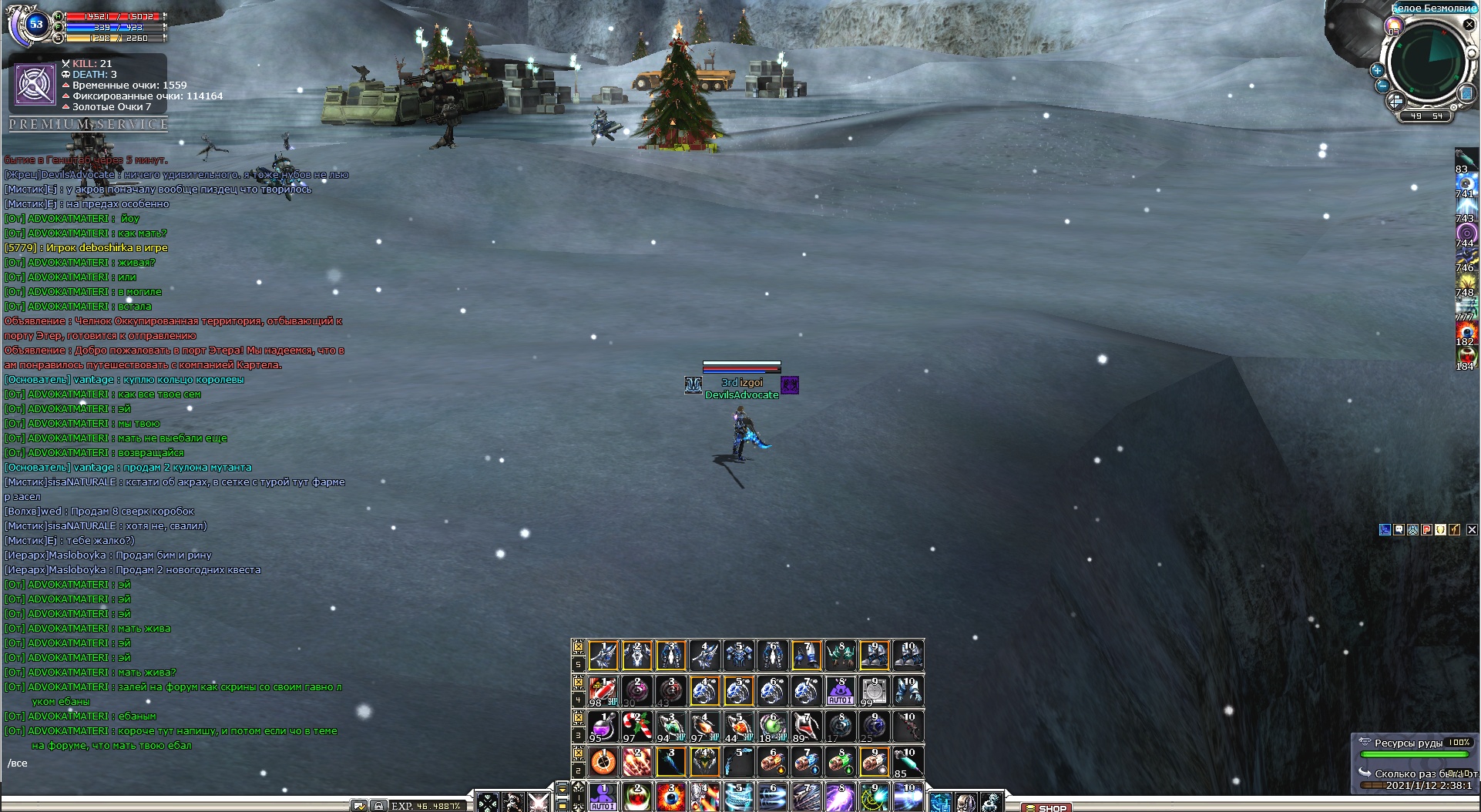Close the minimap with its X button
The height and width of the screenshot is (812, 1481).
coord(1469,25)
